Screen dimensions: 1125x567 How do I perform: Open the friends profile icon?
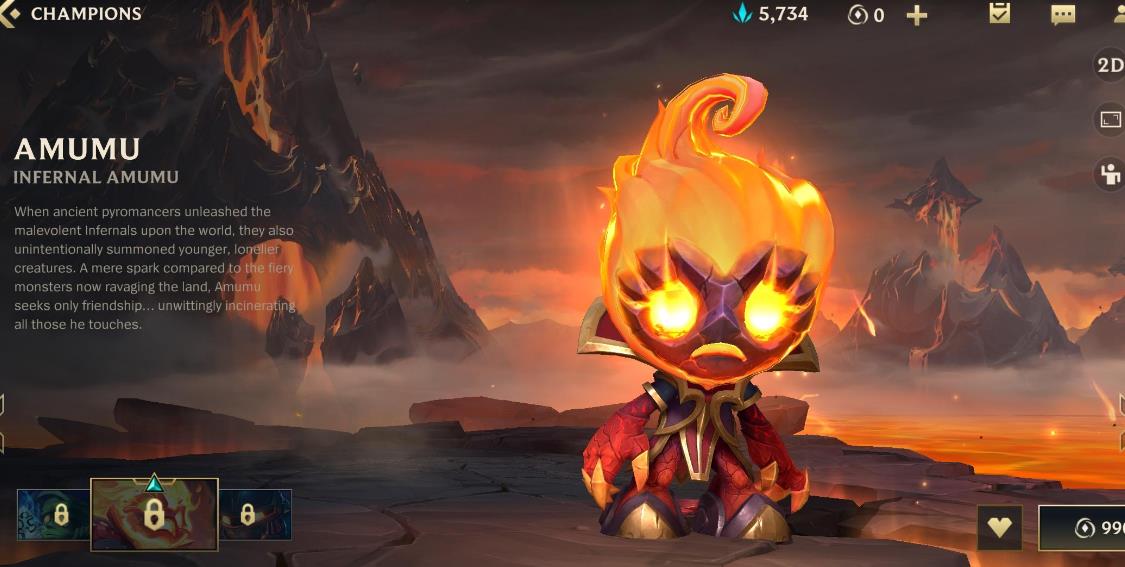pos(1119,14)
